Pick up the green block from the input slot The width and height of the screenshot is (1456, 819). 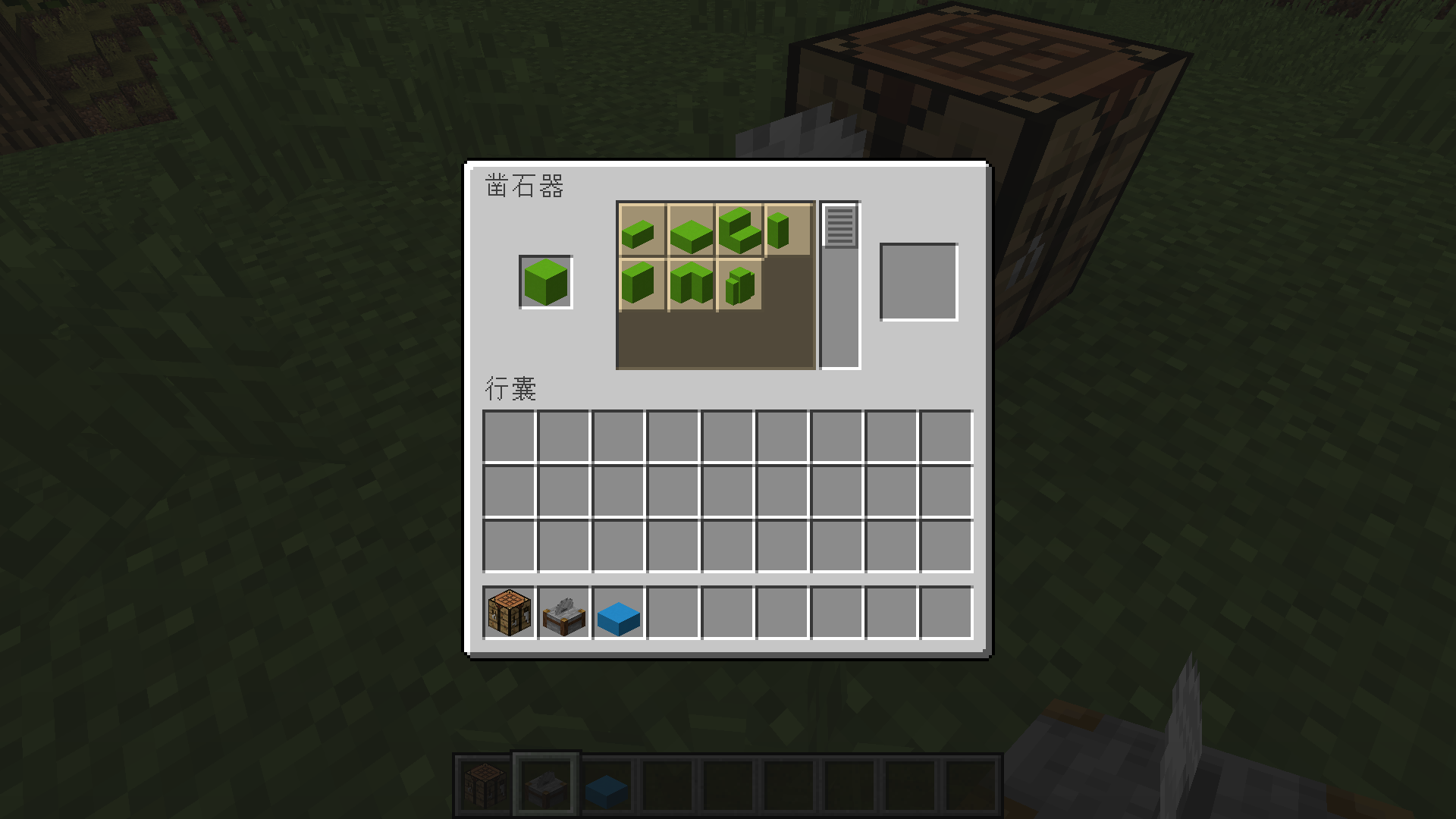point(544,283)
